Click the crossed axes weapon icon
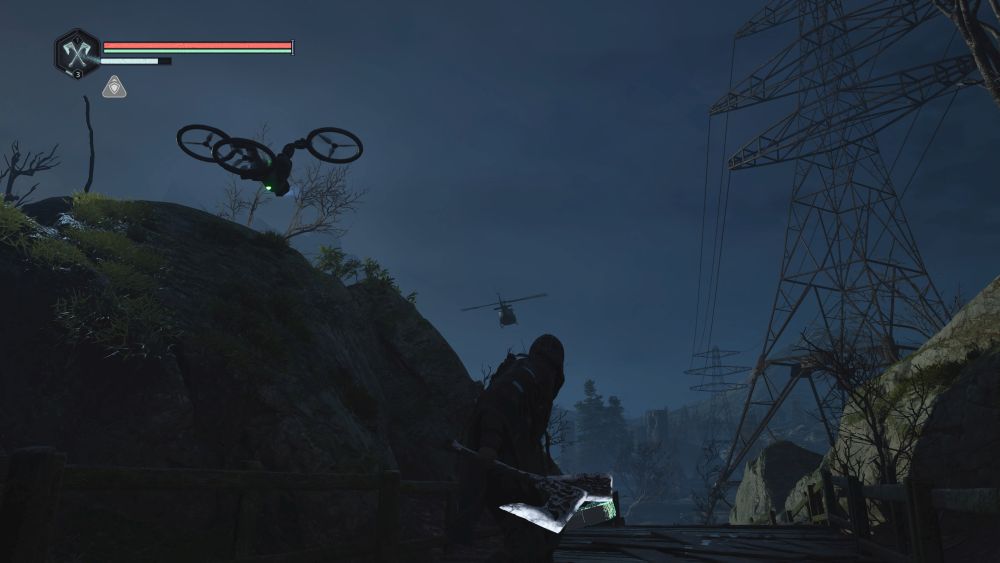 76,51
